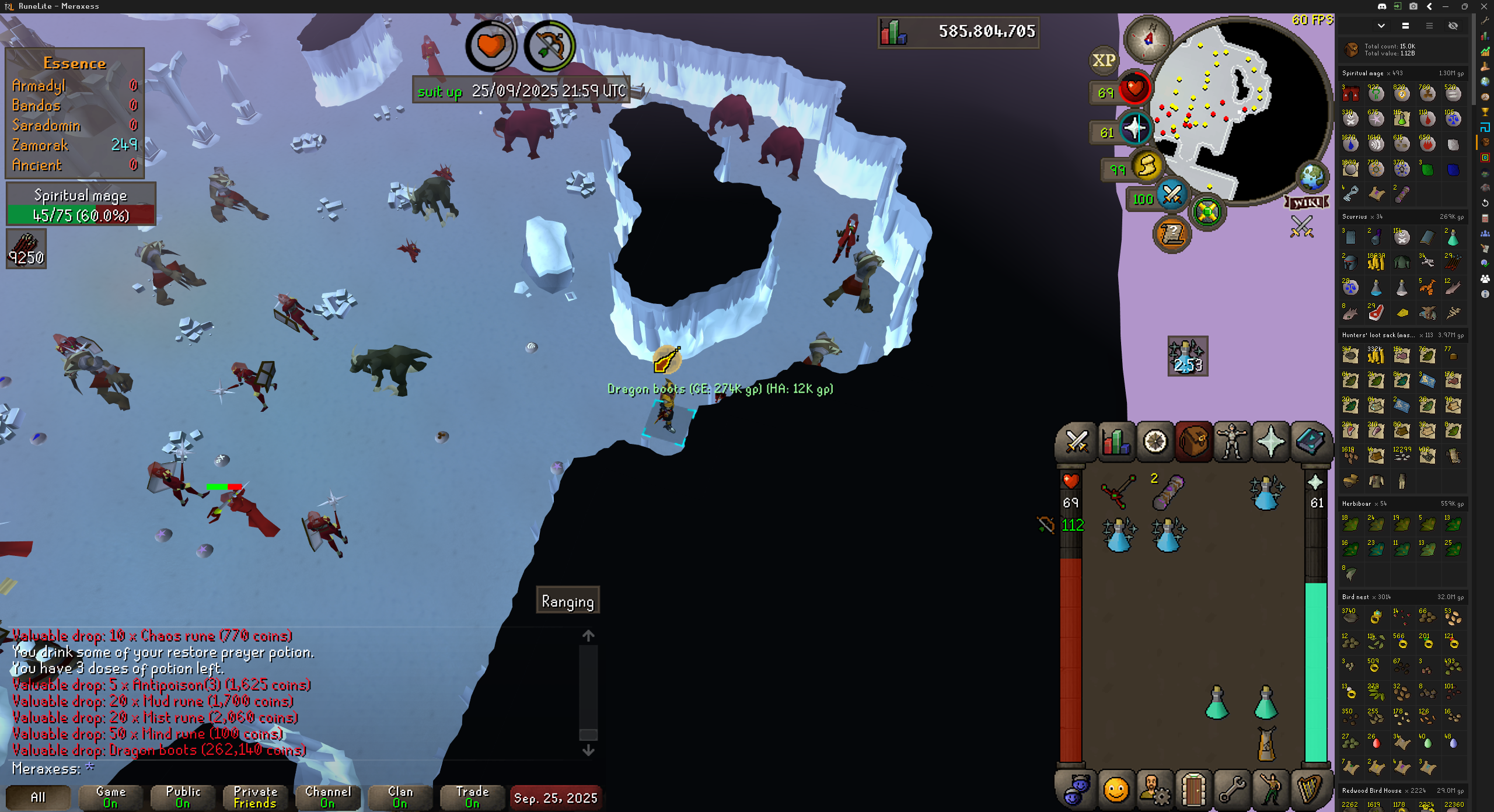This screenshot has height=812, width=1494.
Task: Click the compass to face north
Action: point(1148,40)
